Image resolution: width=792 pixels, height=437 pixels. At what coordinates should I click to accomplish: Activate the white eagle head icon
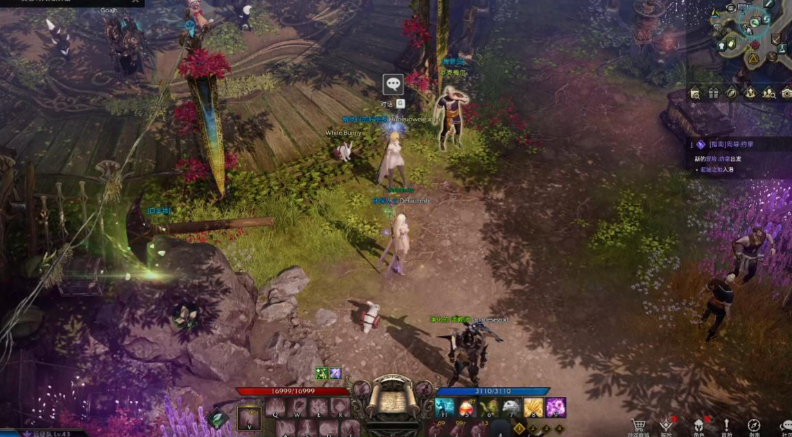[511, 407]
